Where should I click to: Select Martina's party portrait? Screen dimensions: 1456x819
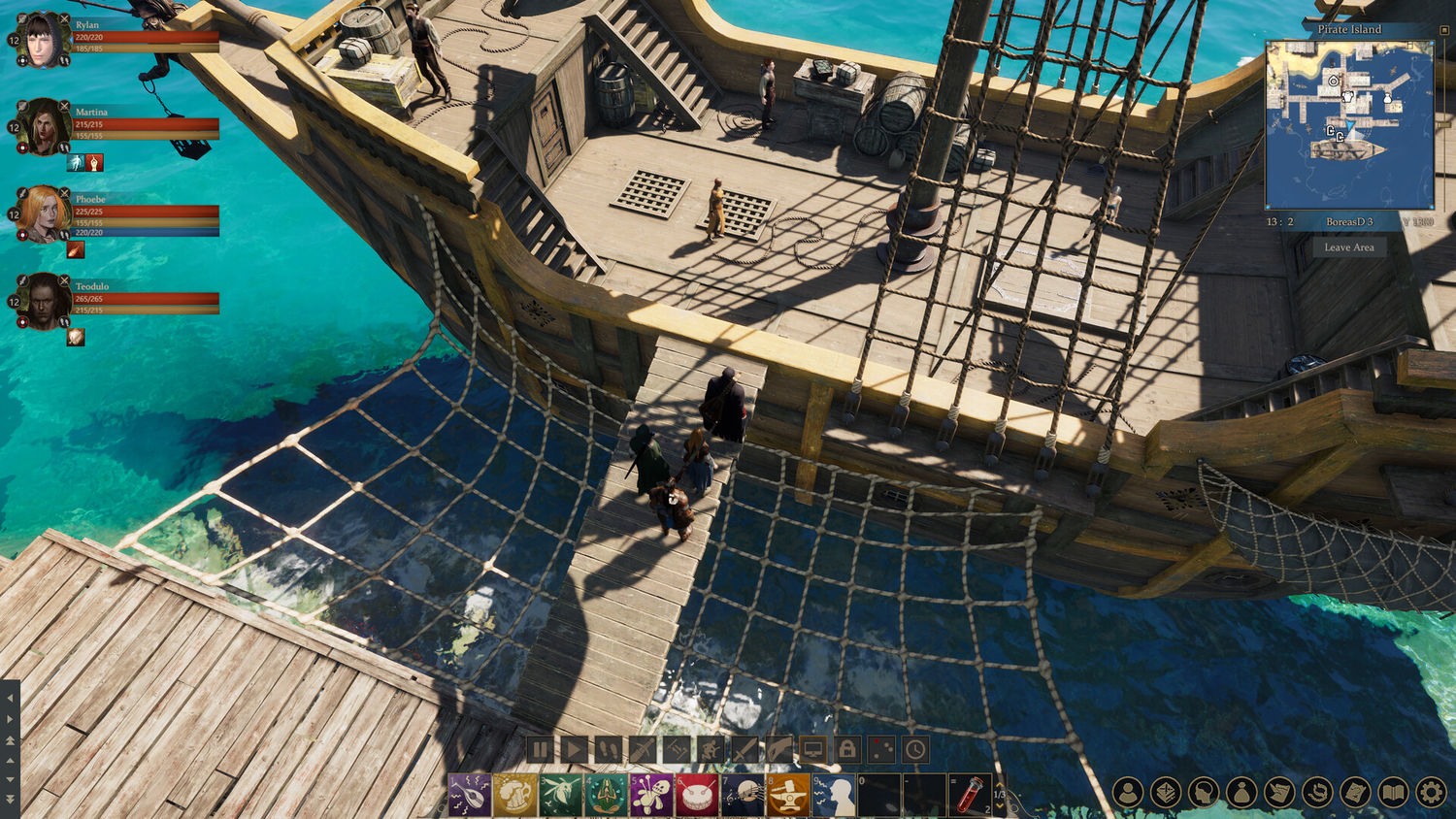click(44, 127)
